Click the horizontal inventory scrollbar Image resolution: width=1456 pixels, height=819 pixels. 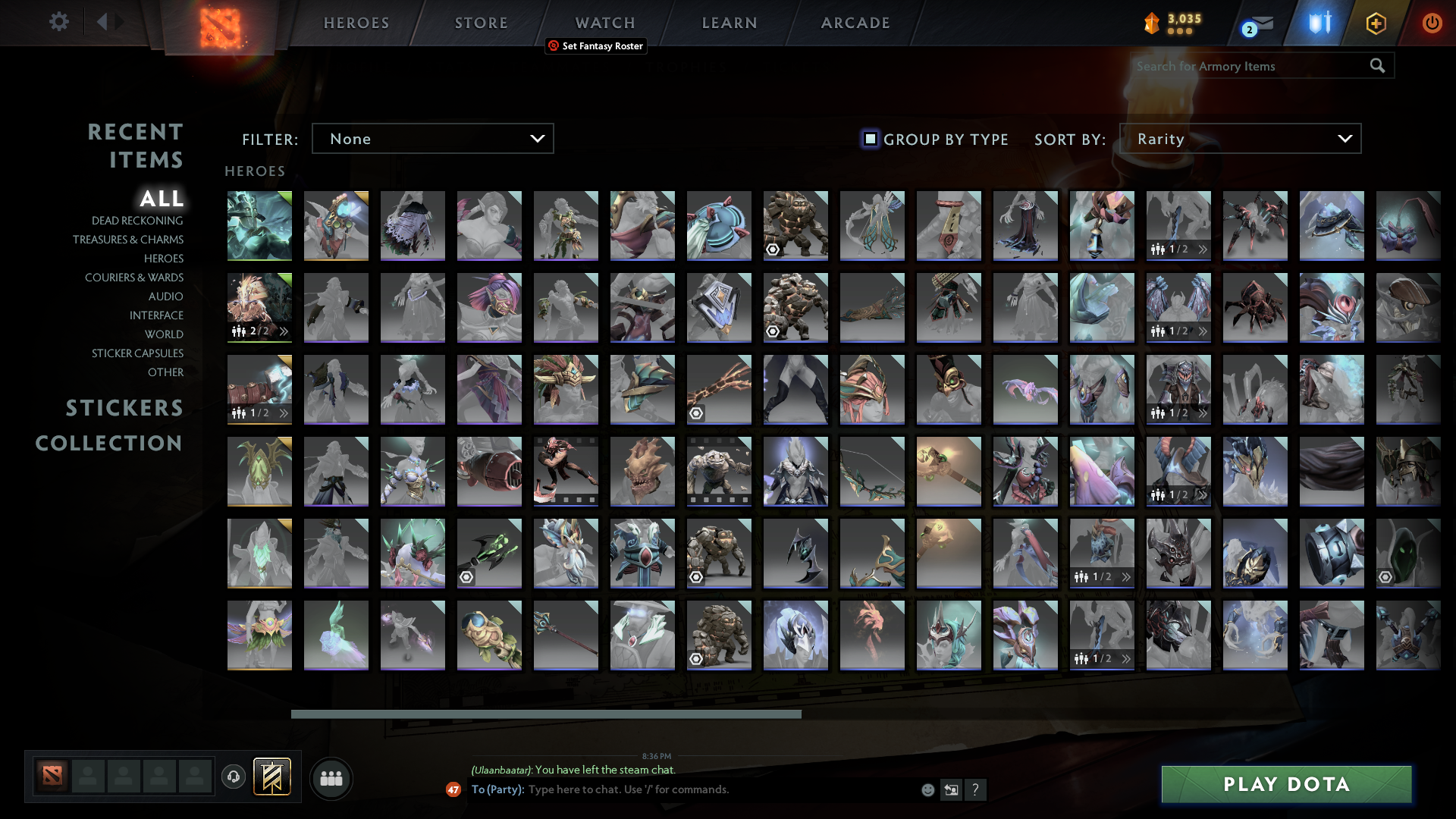548,714
